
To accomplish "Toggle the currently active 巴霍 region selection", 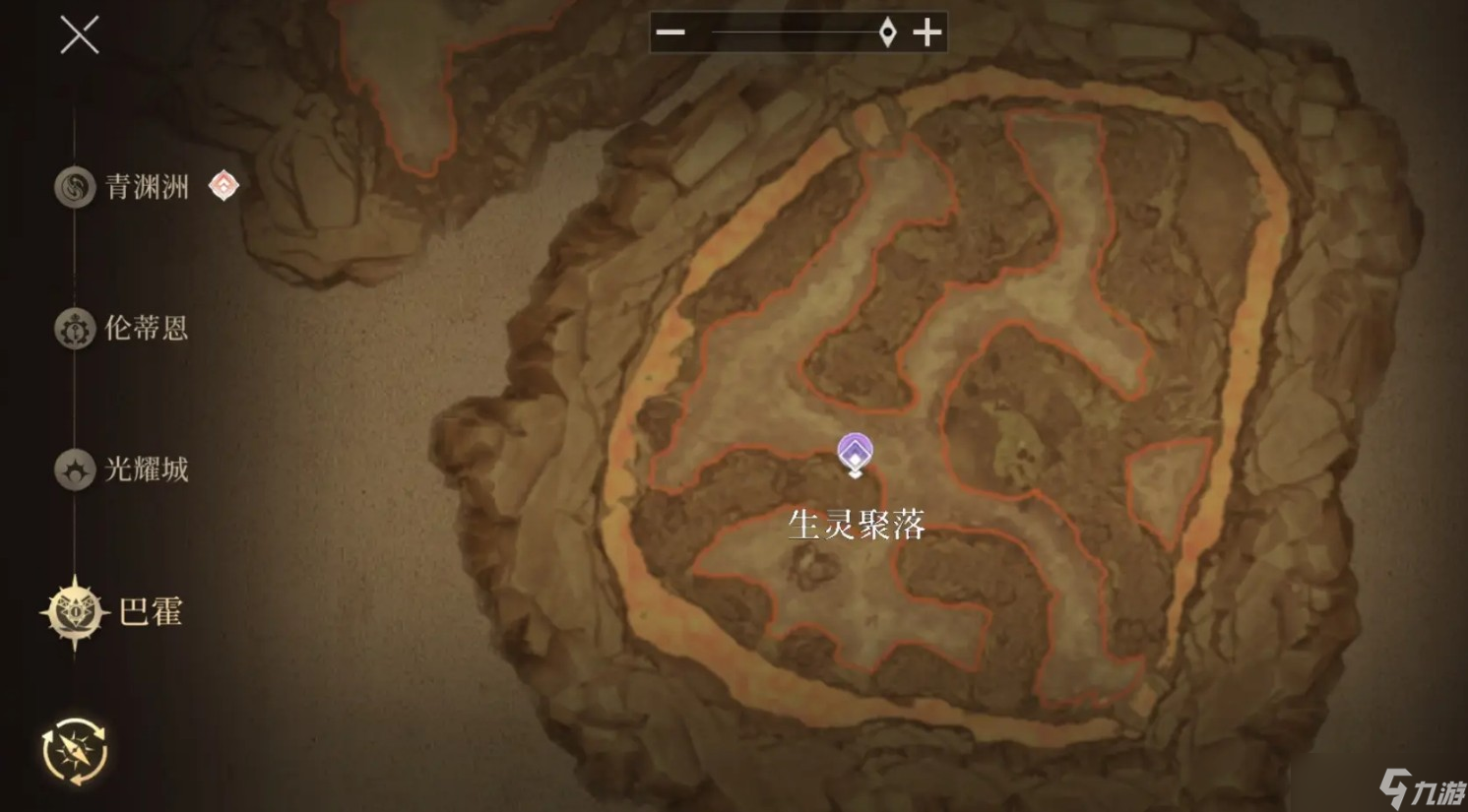I will click(113, 610).
